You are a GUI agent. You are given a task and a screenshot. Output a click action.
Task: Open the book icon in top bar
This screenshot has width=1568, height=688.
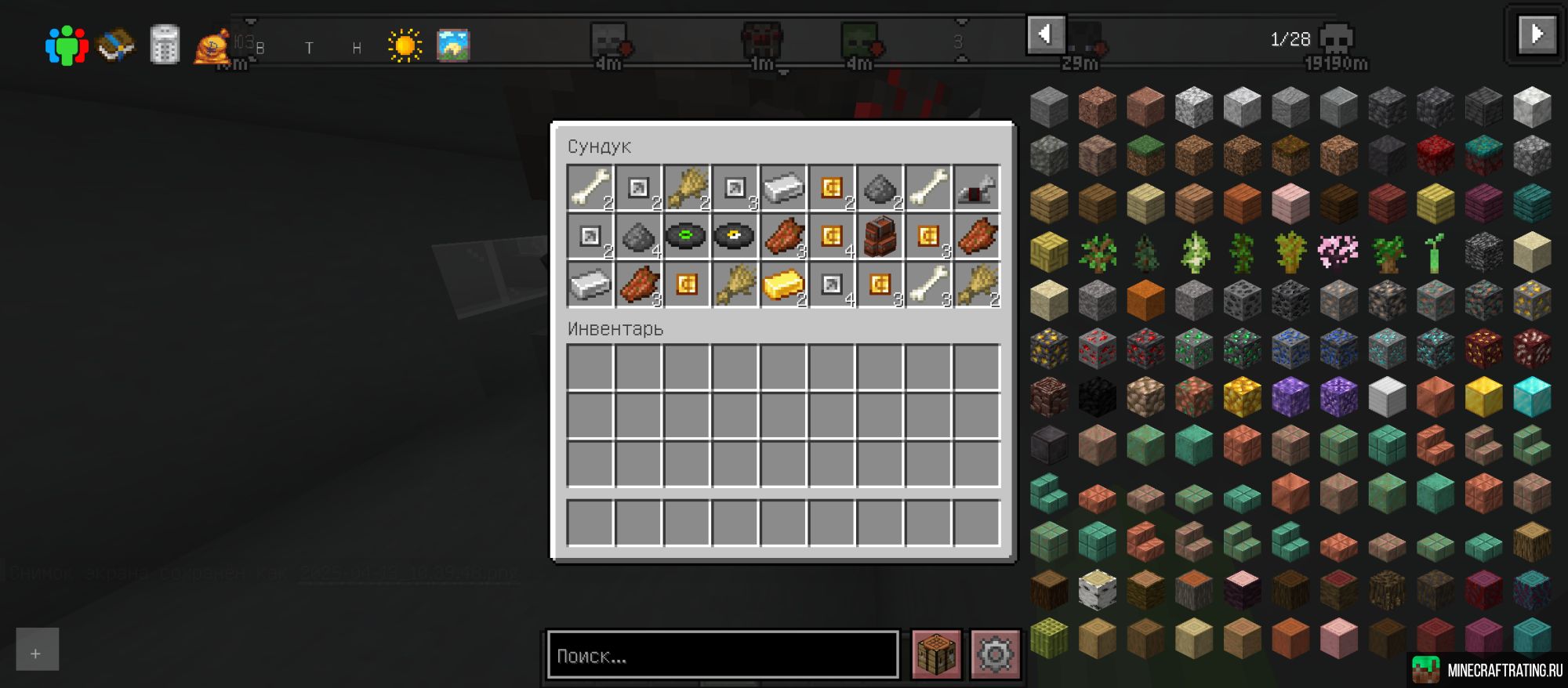(x=115, y=45)
